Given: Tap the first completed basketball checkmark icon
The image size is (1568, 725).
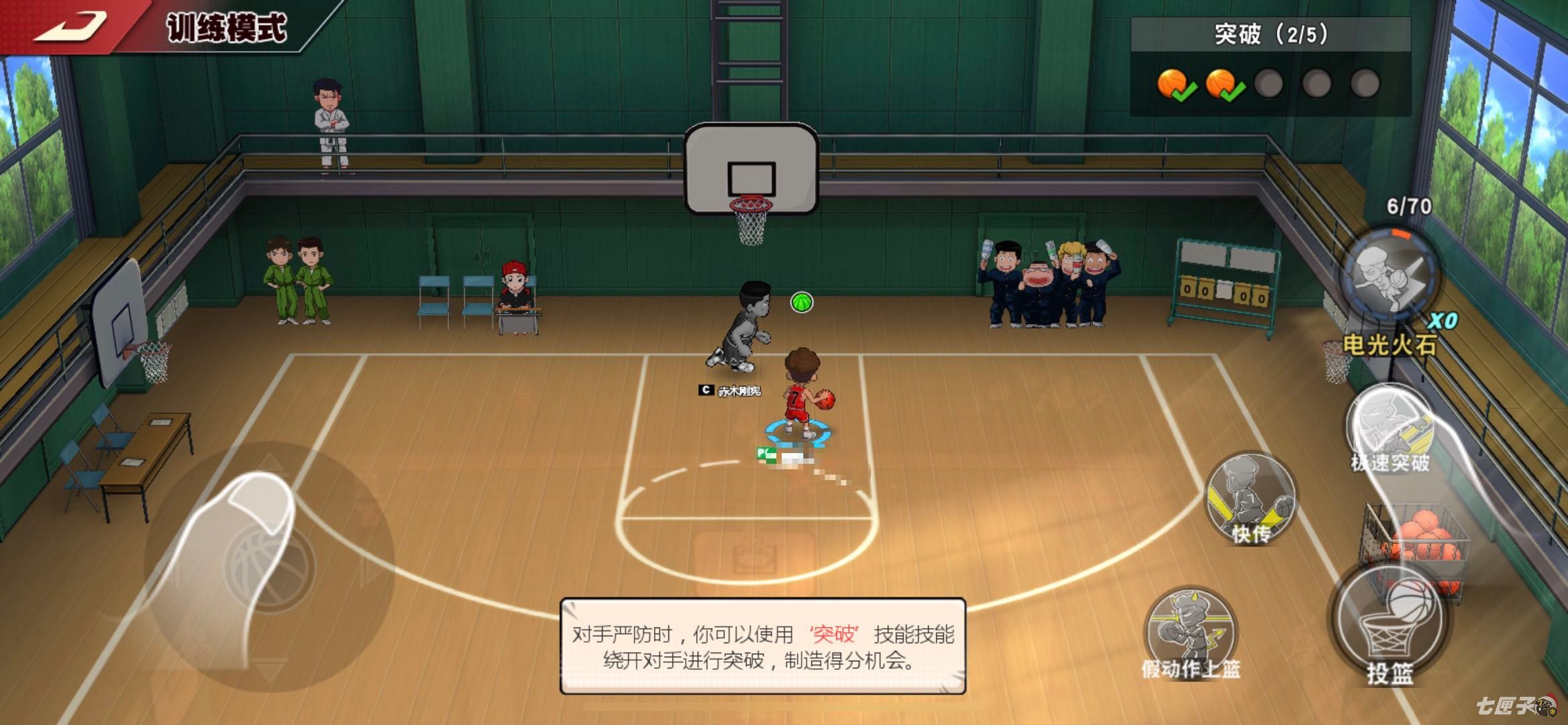Looking at the screenshot, I should [x=1171, y=82].
